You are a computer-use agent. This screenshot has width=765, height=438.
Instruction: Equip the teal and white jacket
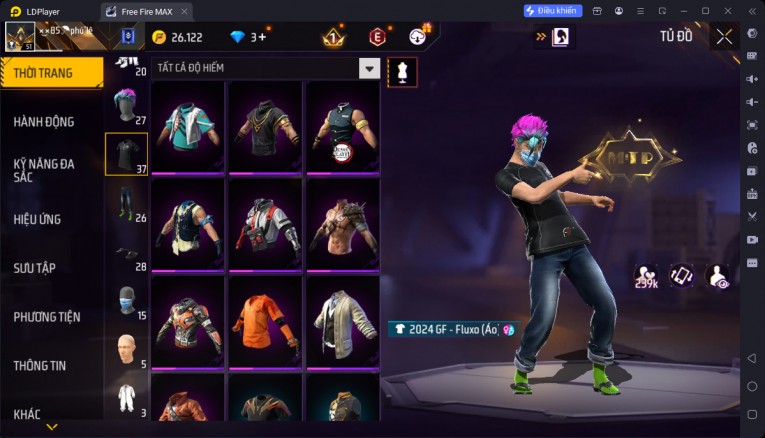pyautogui.click(x=189, y=127)
